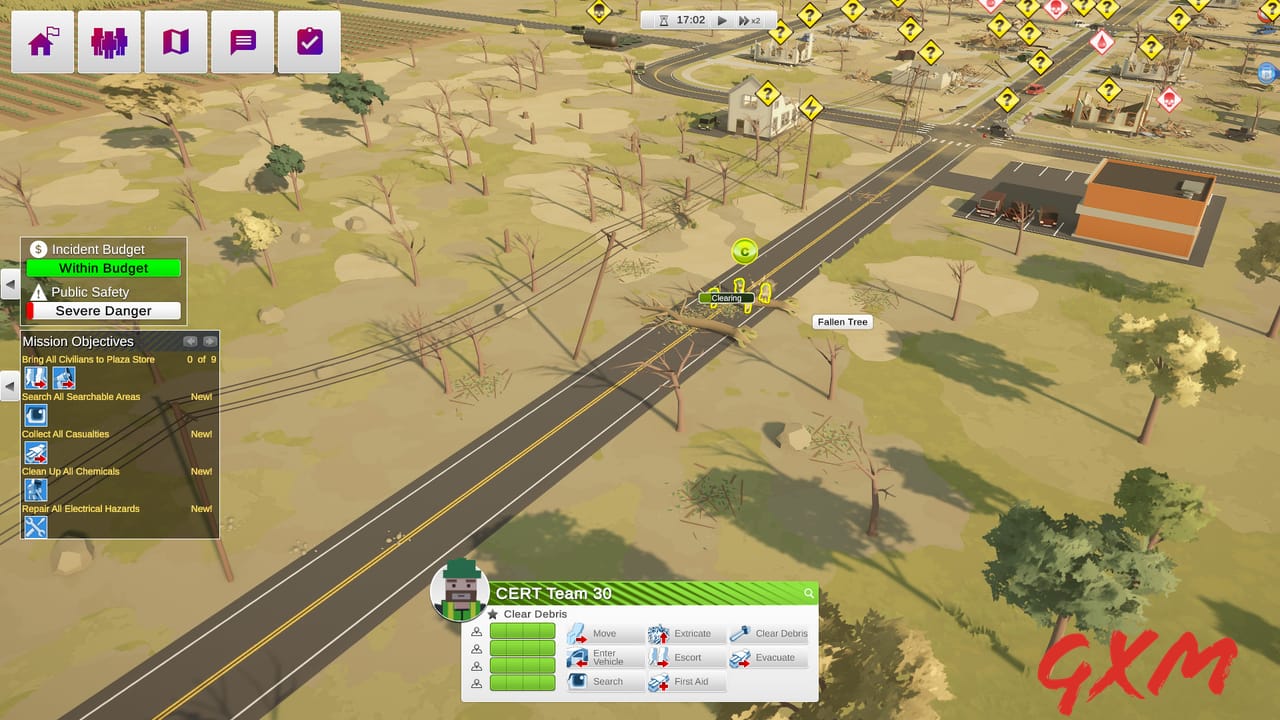Select the Extricate action icon
Viewport: 1280px width, 720px height.
[686, 633]
